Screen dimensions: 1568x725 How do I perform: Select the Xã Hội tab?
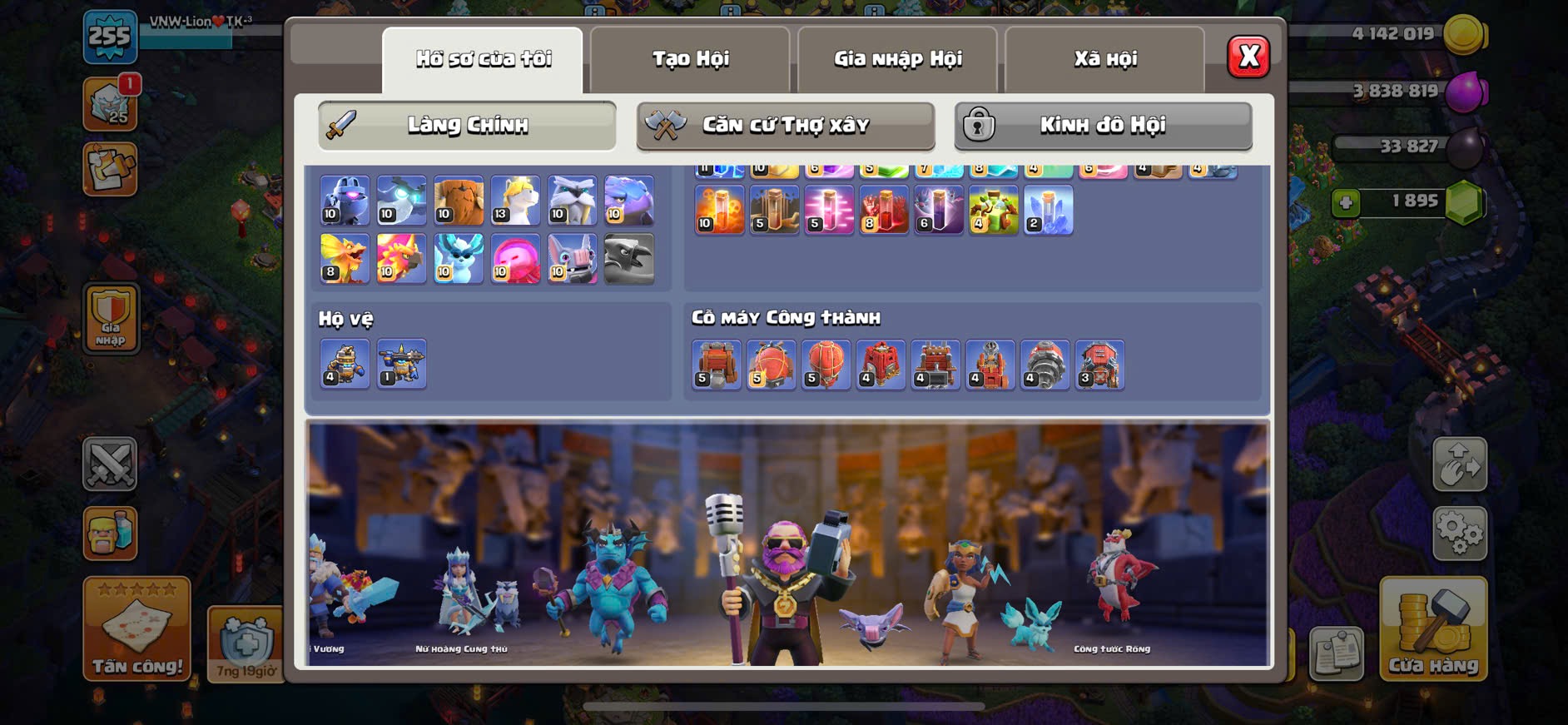[x=1104, y=59]
